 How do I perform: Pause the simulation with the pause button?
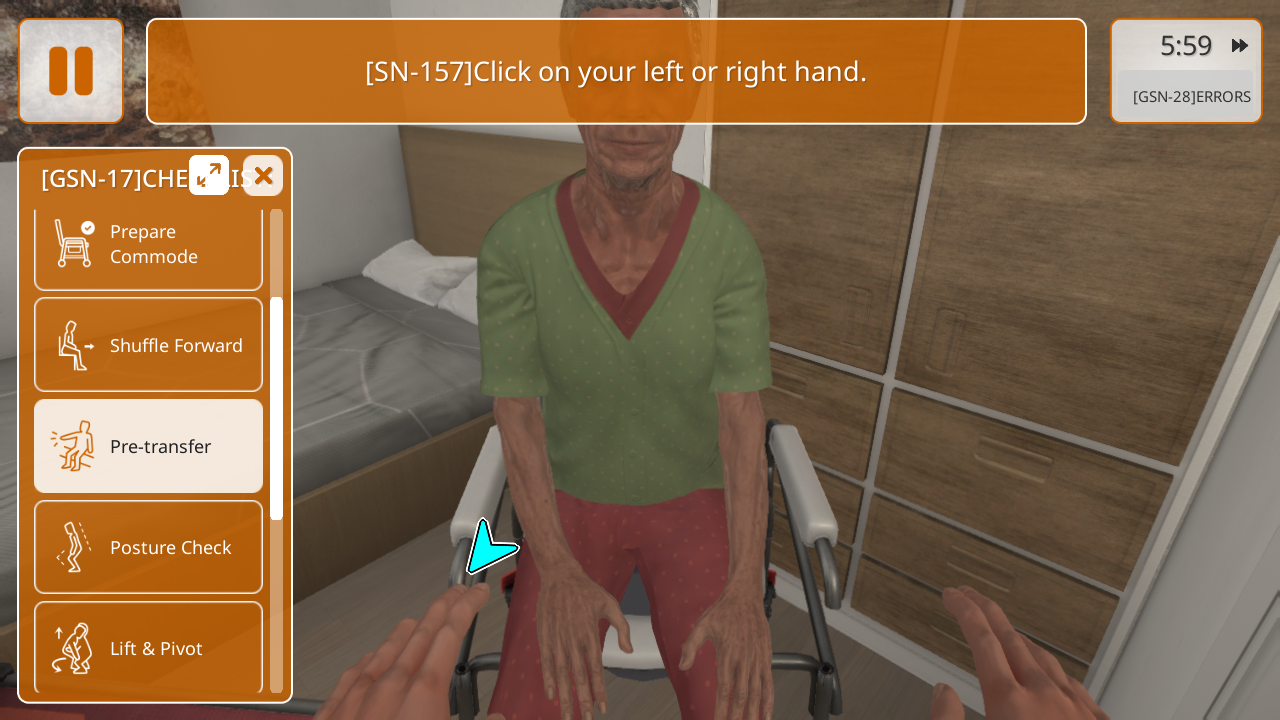(x=71, y=71)
